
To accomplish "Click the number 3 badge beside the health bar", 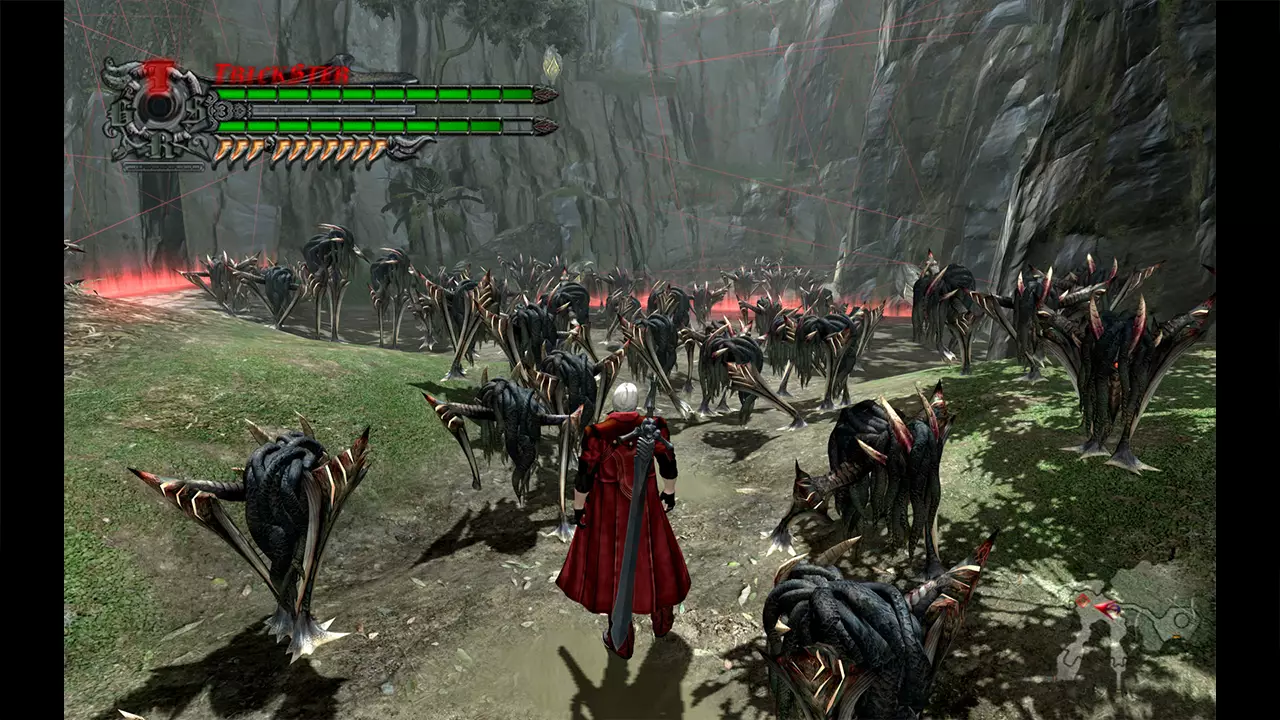I will coord(223,109).
